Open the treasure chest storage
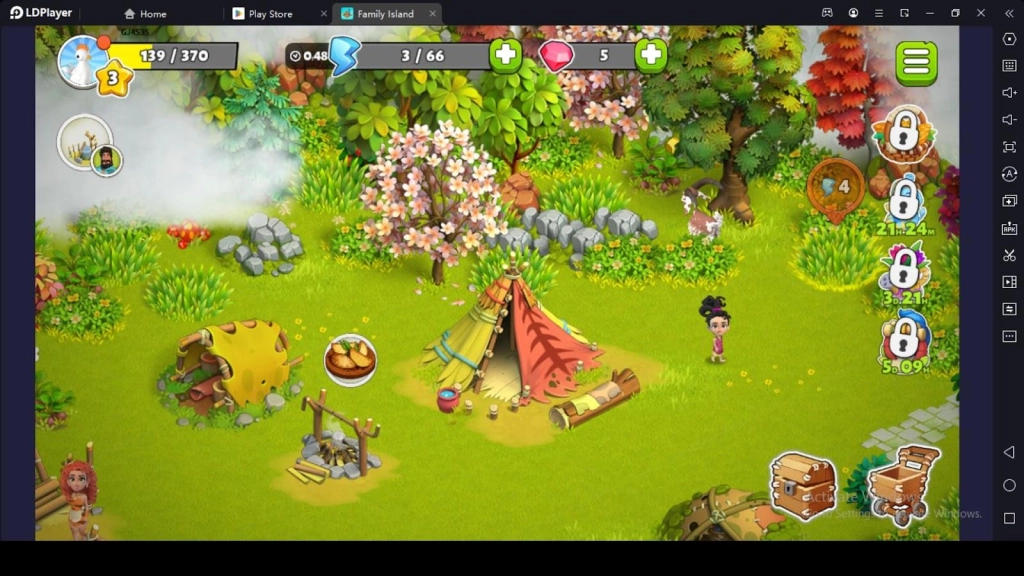This screenshot has height=576, width=1024. [802, 486]
